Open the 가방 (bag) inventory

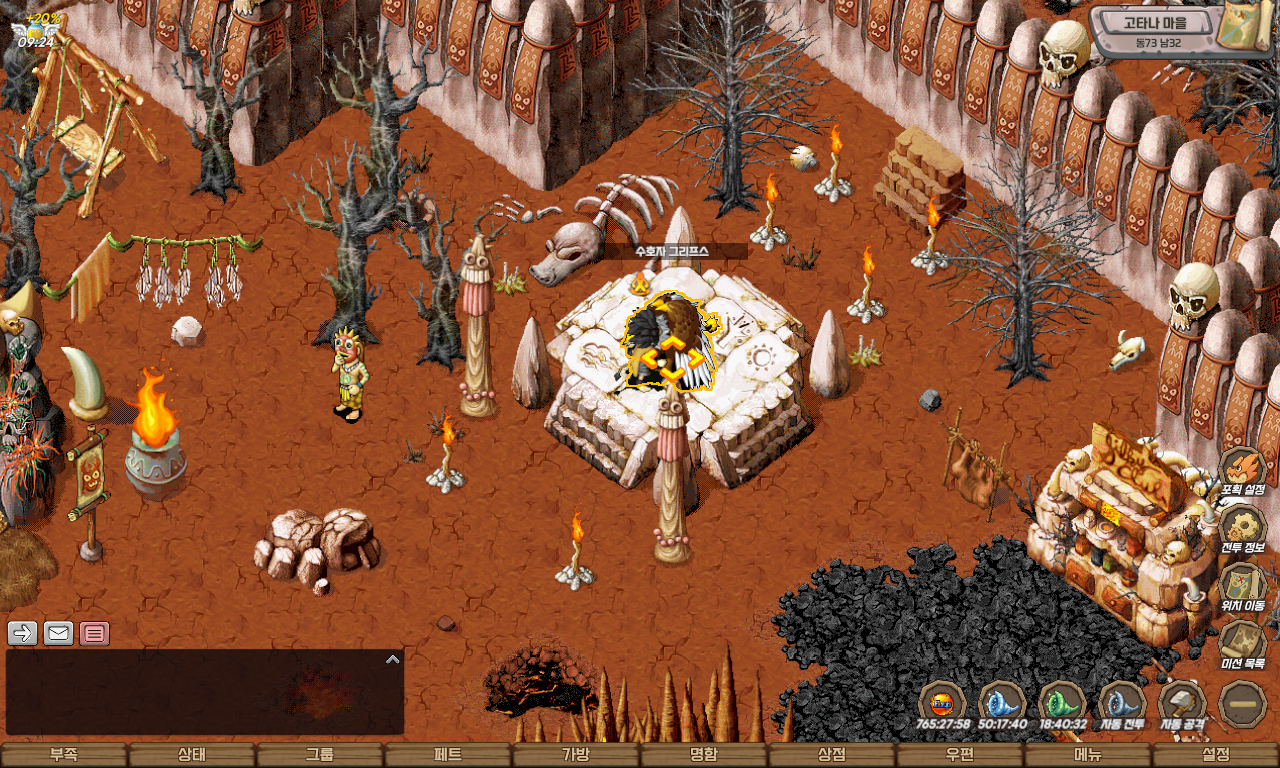tap(576, 755)
